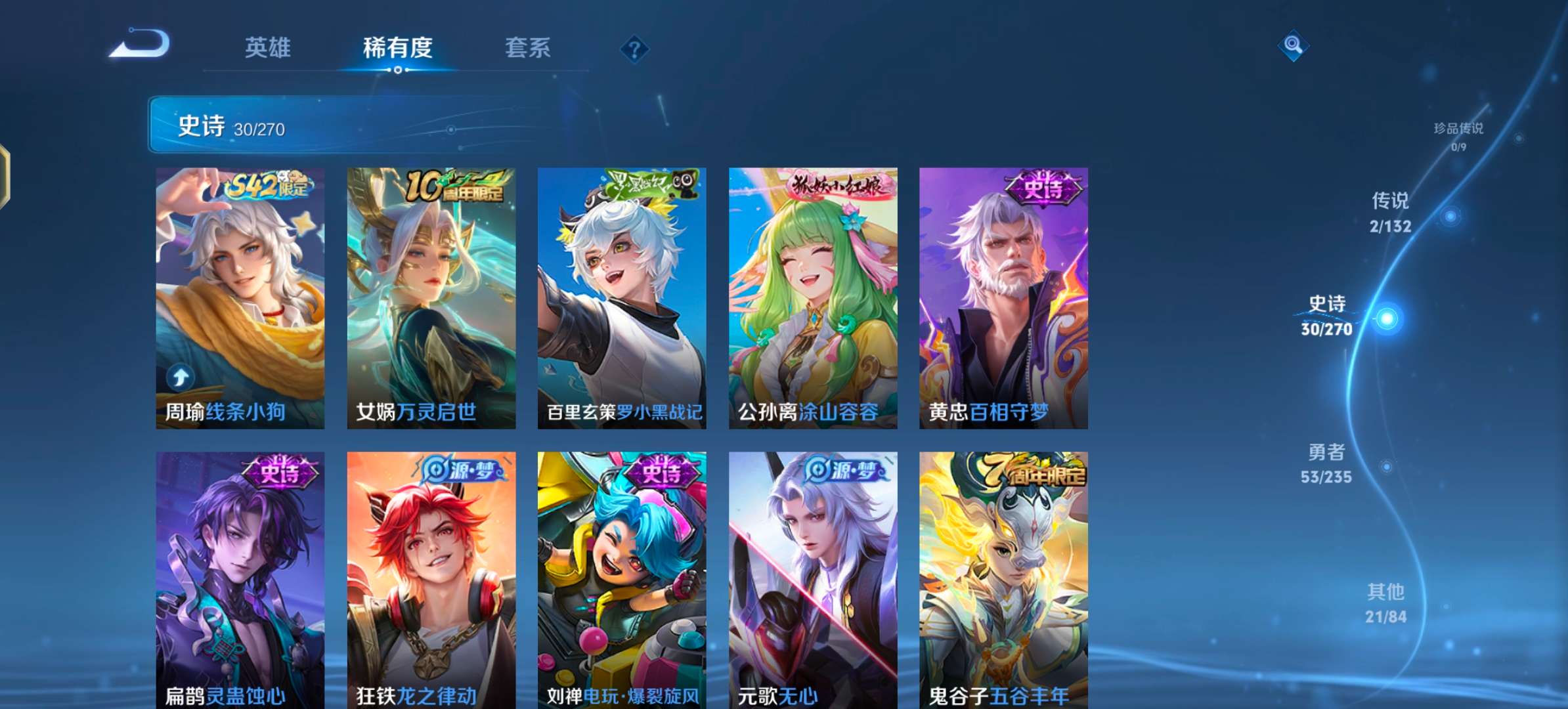Open the 套系 tab

(x=527, y=48)
